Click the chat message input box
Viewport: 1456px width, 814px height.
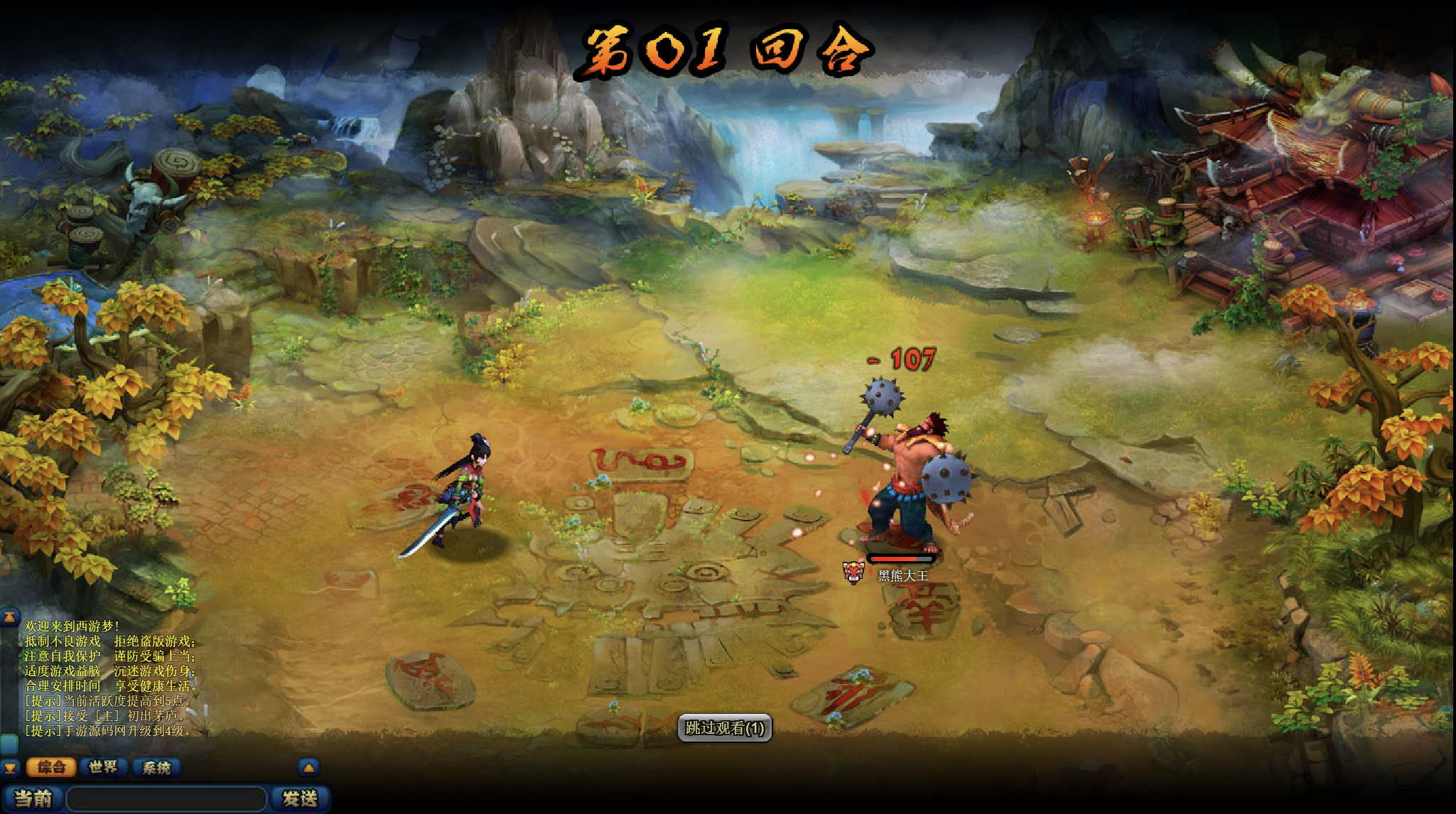(x=167, y=798)
